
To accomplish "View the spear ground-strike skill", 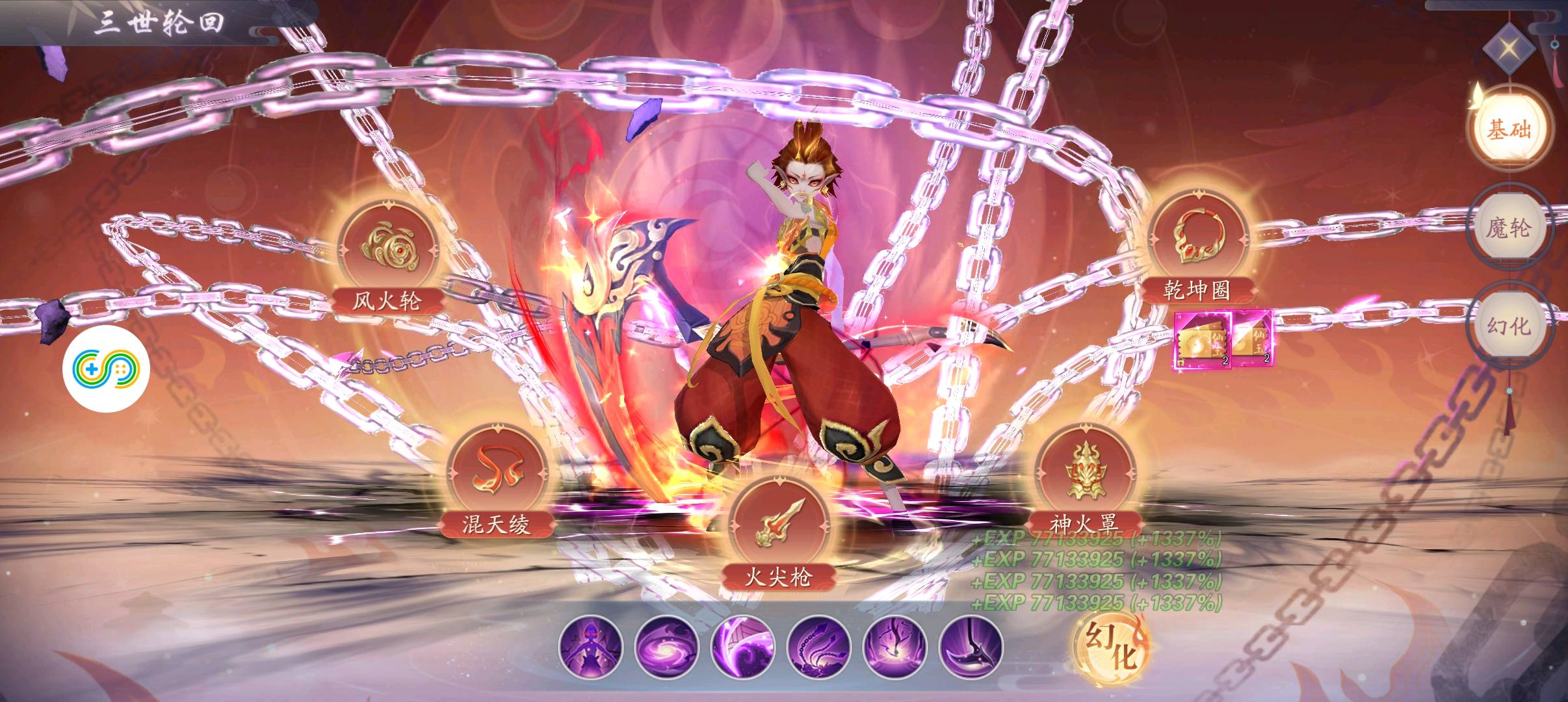I will [895, 647].
